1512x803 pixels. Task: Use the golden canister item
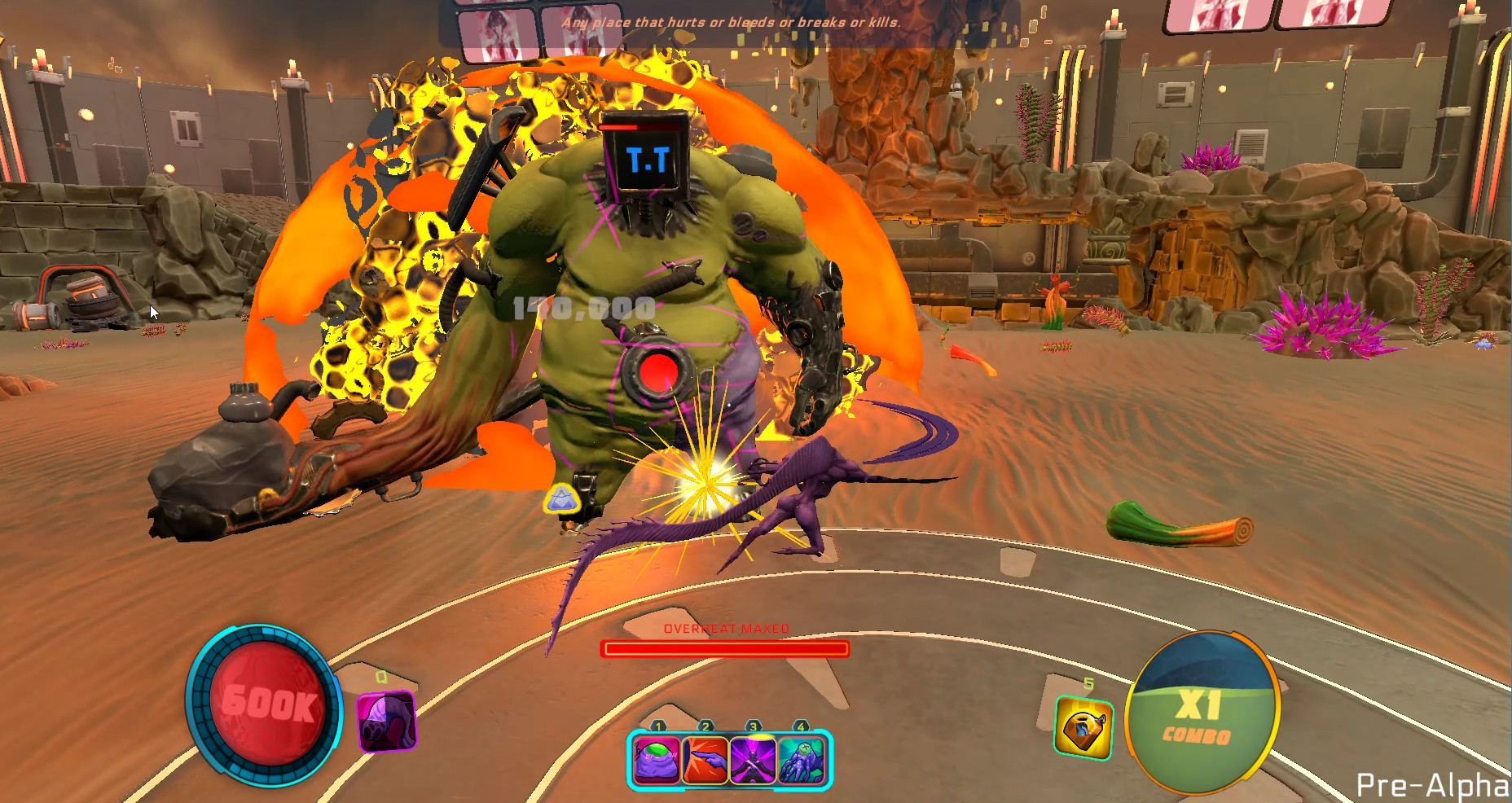click(1083, 727)
